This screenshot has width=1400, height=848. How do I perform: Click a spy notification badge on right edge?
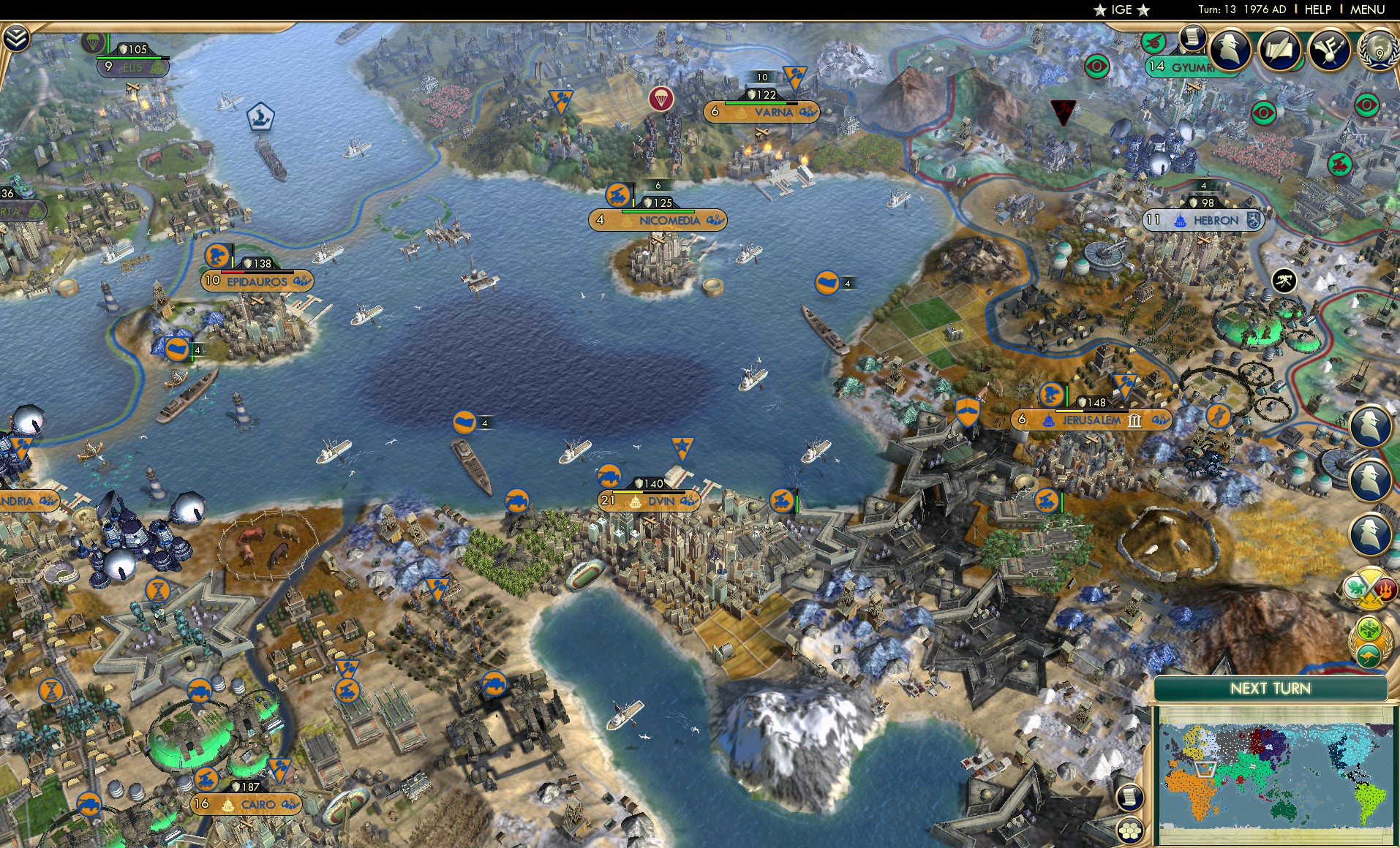1370,425
